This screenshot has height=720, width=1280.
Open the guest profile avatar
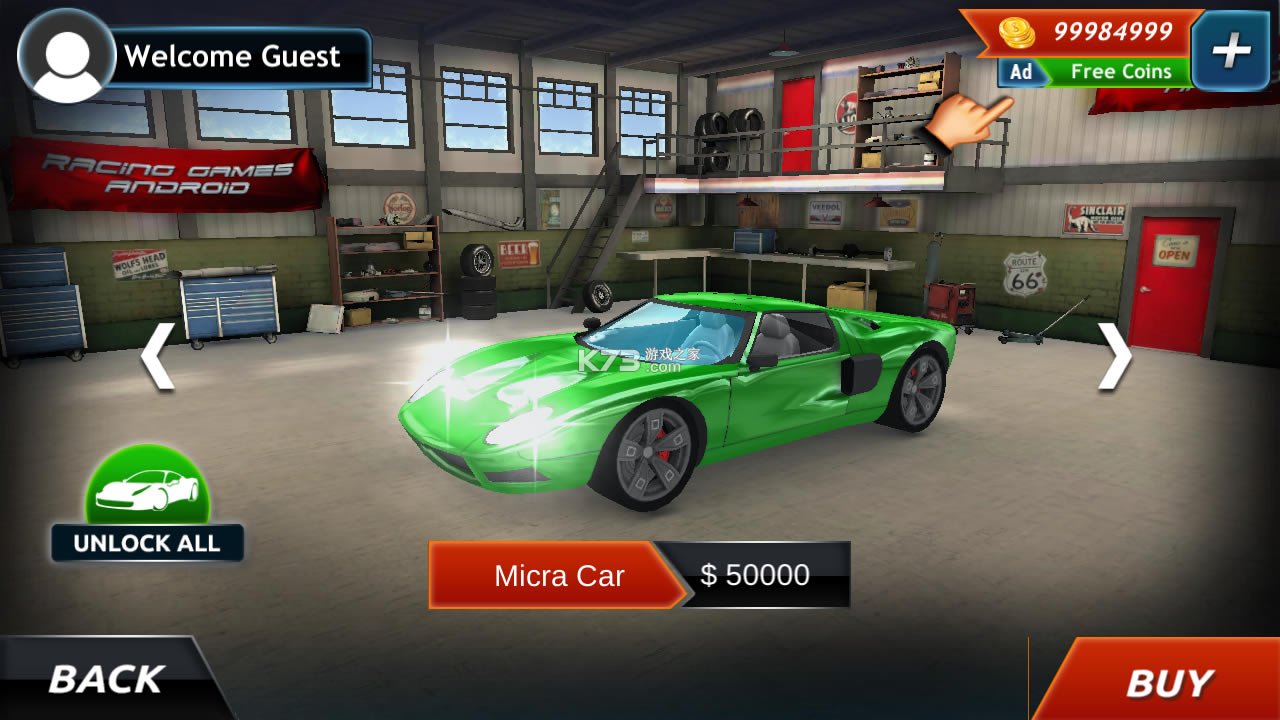click(67, 56)
